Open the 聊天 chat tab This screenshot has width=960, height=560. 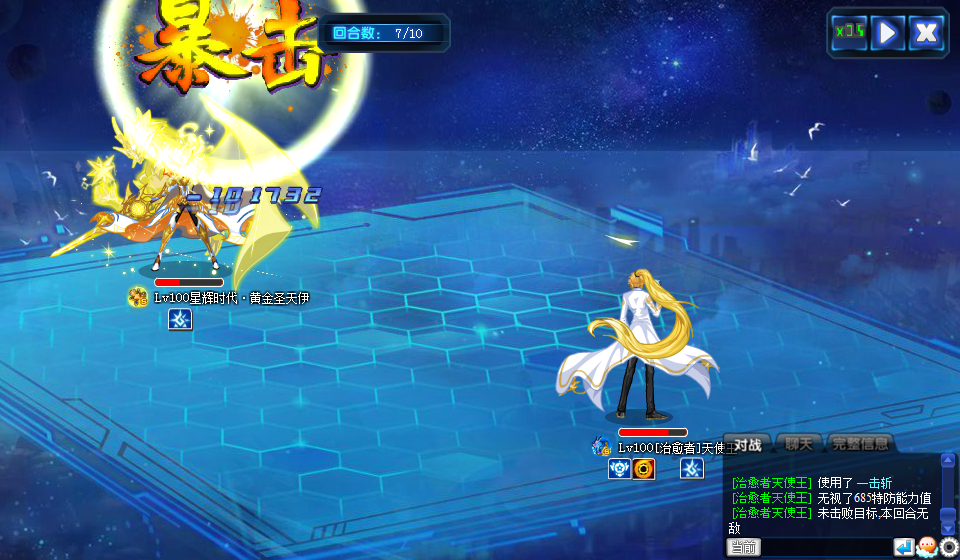(800, 443)
